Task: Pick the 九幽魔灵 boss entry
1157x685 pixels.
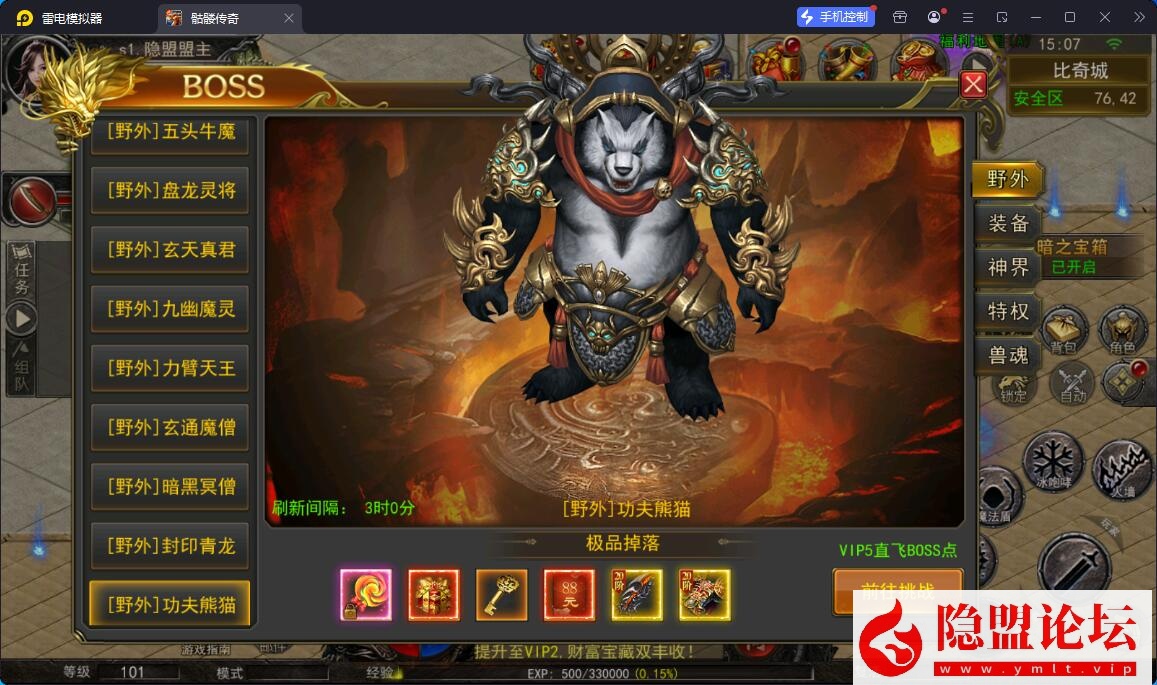Action: 170,309
